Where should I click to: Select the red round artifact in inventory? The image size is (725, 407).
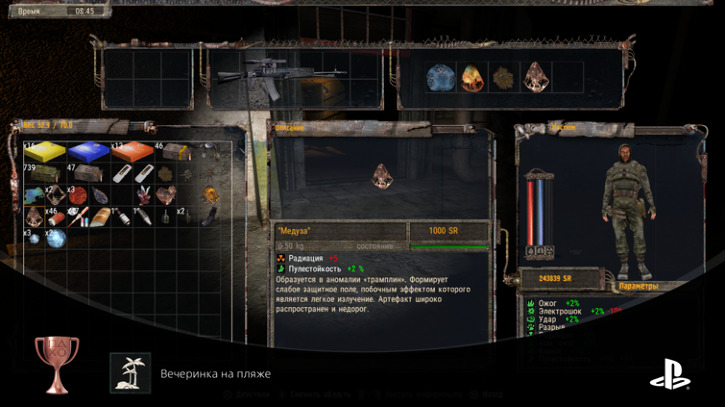click(x=79, y=195)
